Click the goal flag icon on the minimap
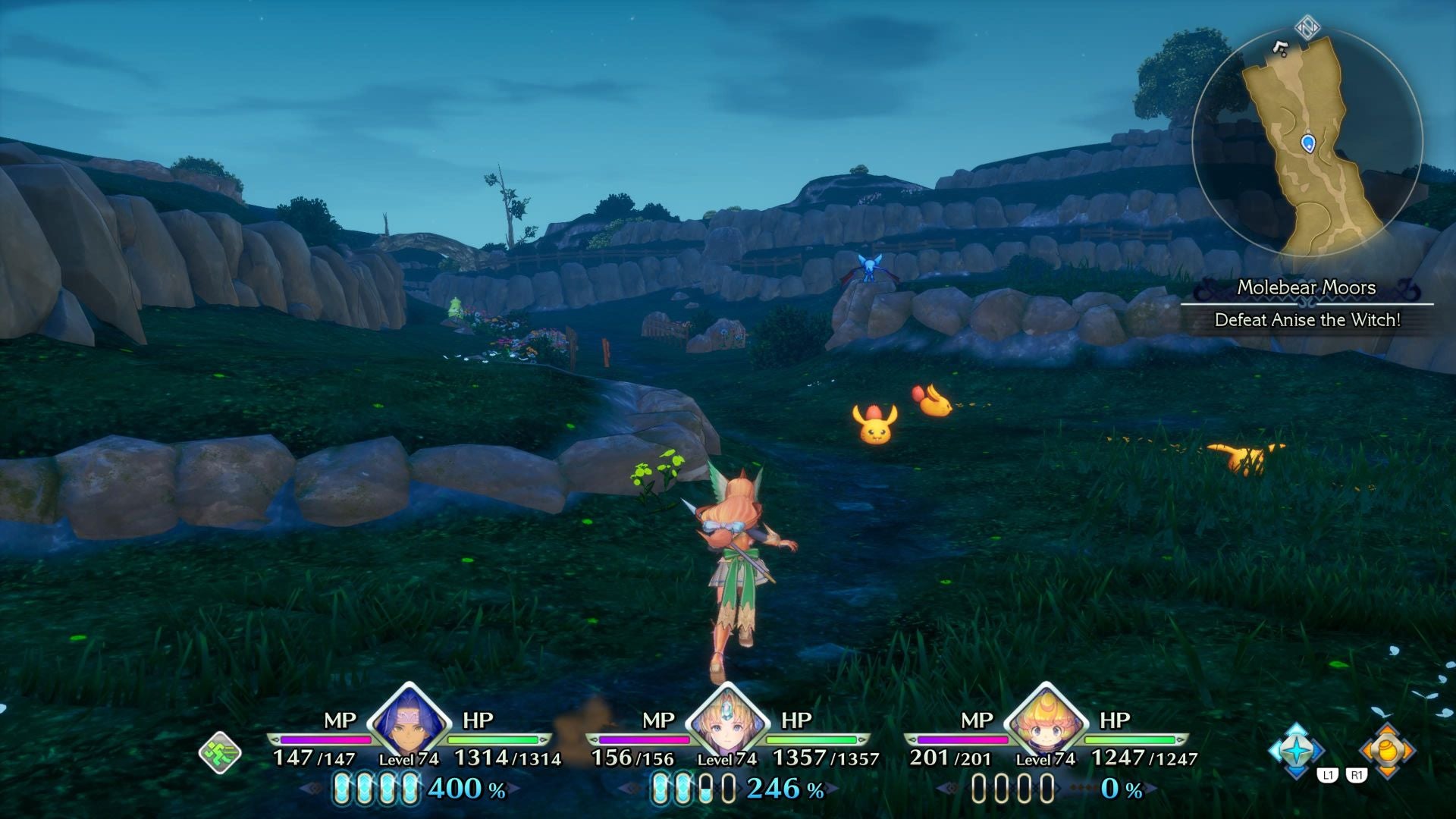The height and width of the screenshot is (819, 1456). pos(1280,49)
